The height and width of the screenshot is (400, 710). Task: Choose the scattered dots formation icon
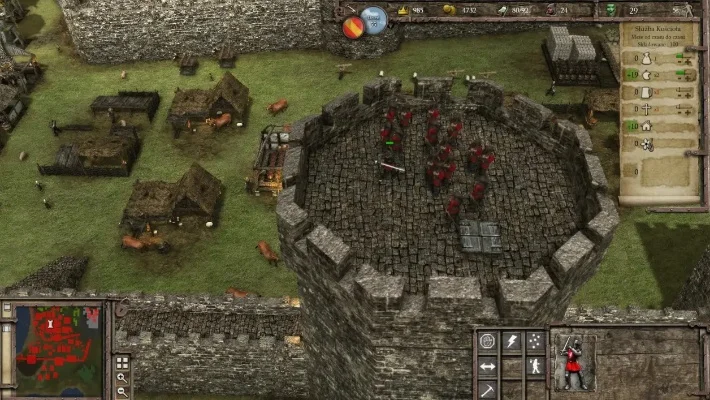coord(536,342)
